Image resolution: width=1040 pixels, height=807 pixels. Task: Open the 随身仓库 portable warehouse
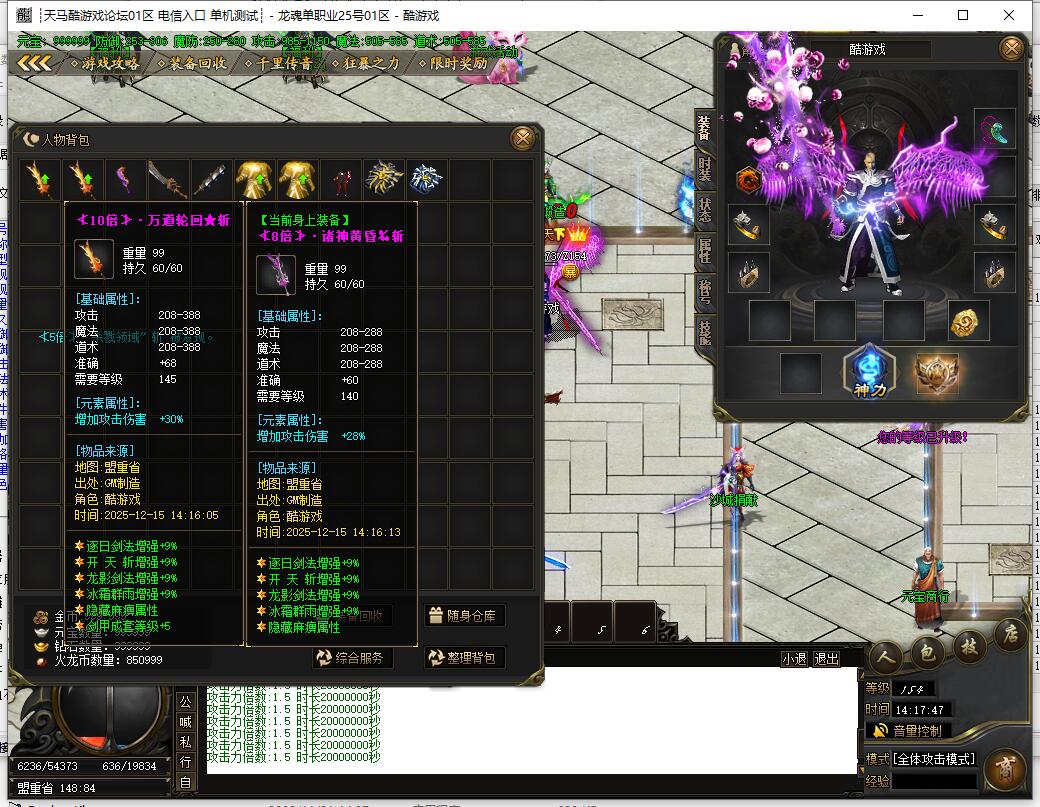pyautogui.click(x=465, y=615)
